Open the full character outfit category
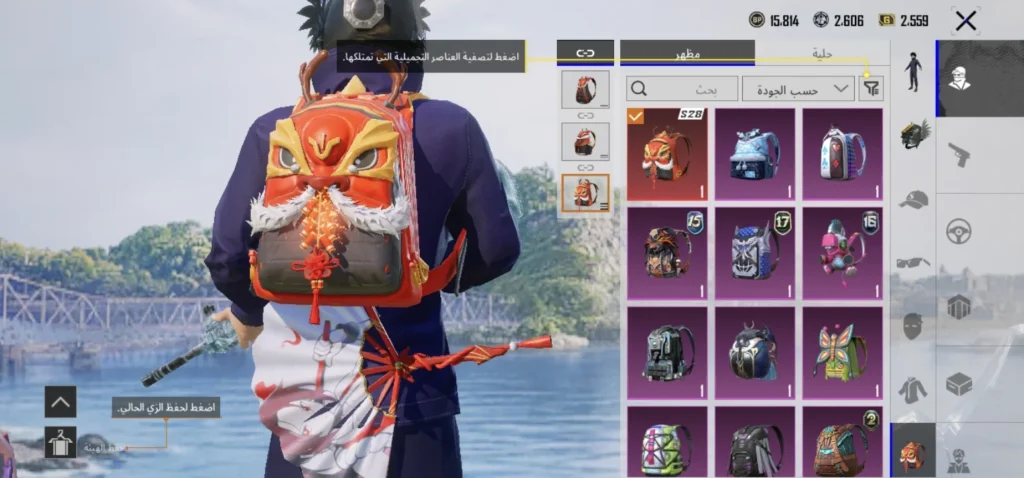 (x=913, y=72)
